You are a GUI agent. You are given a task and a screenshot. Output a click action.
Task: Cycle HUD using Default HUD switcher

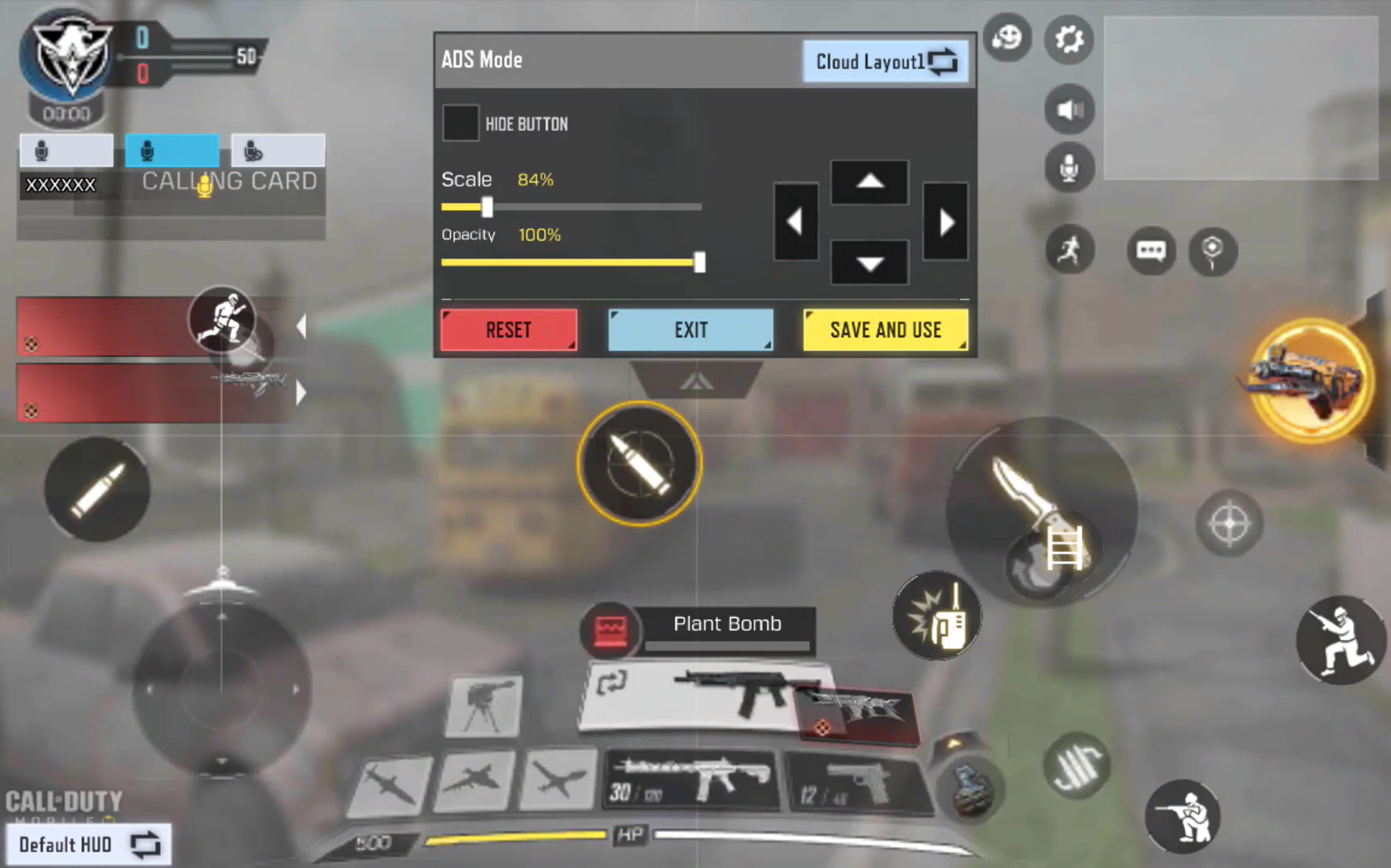click(89, 844)
